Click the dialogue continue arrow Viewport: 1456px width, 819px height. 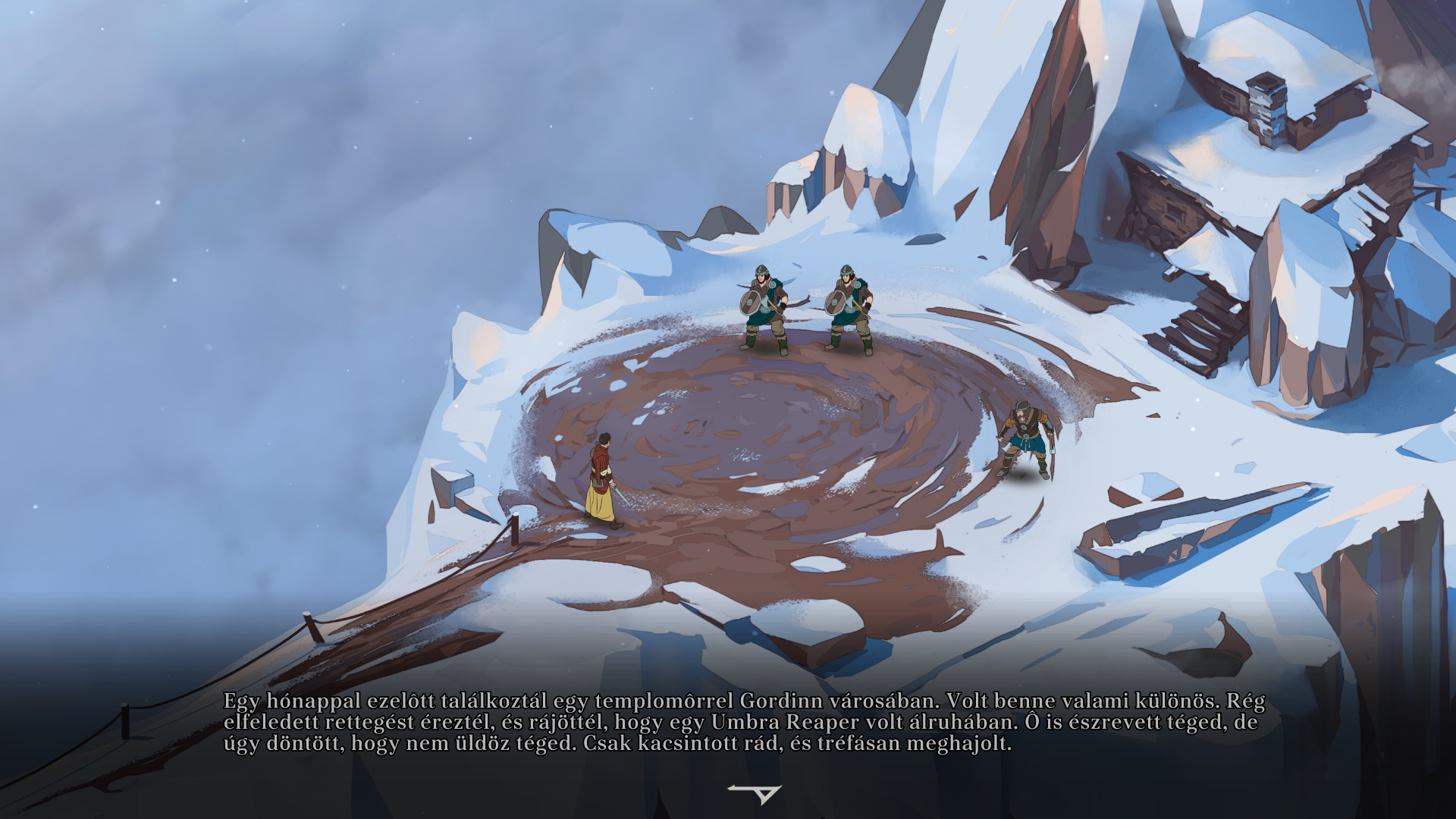(757, 793)
